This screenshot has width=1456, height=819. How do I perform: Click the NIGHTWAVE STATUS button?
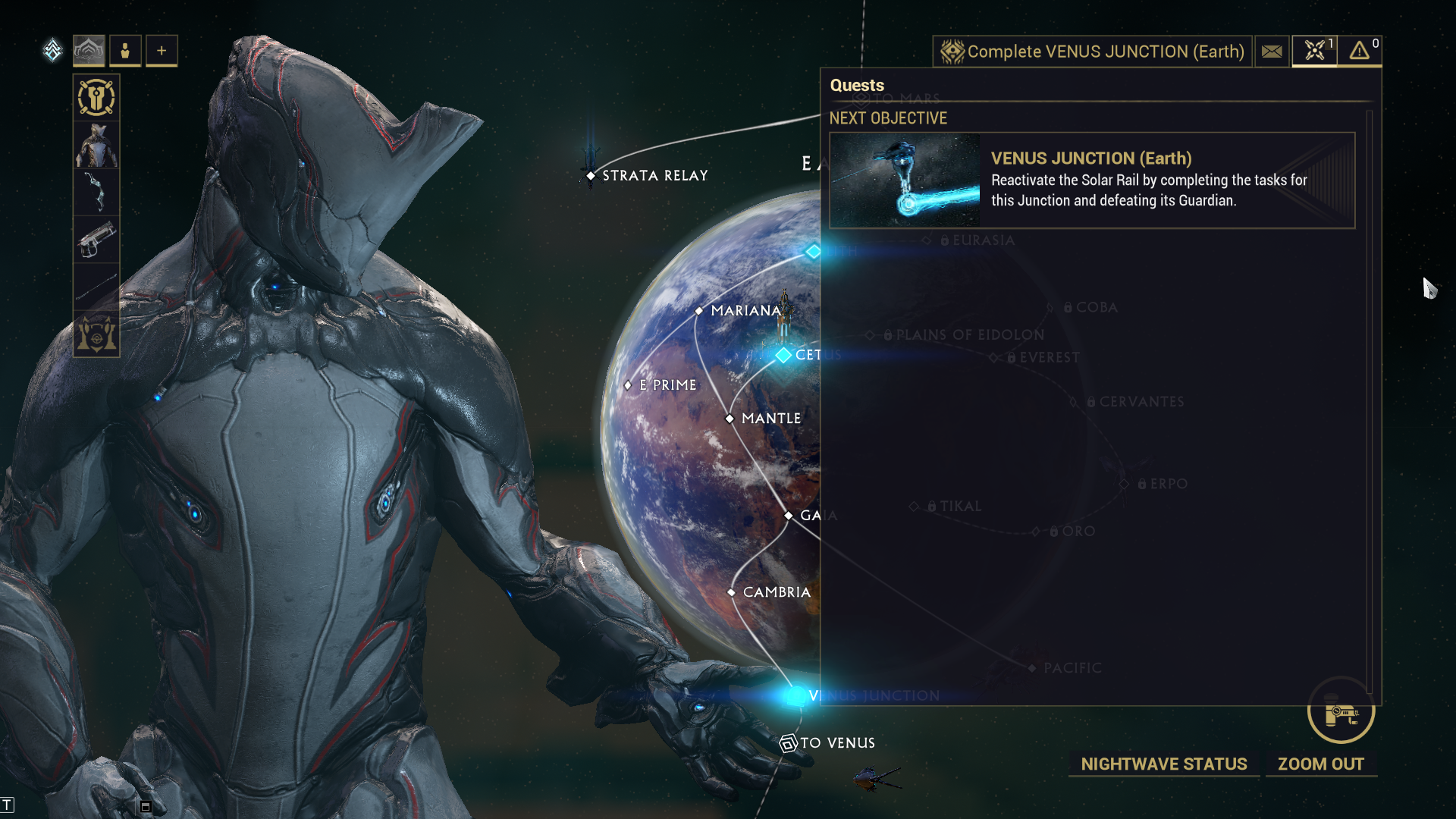coord(1163,764)
